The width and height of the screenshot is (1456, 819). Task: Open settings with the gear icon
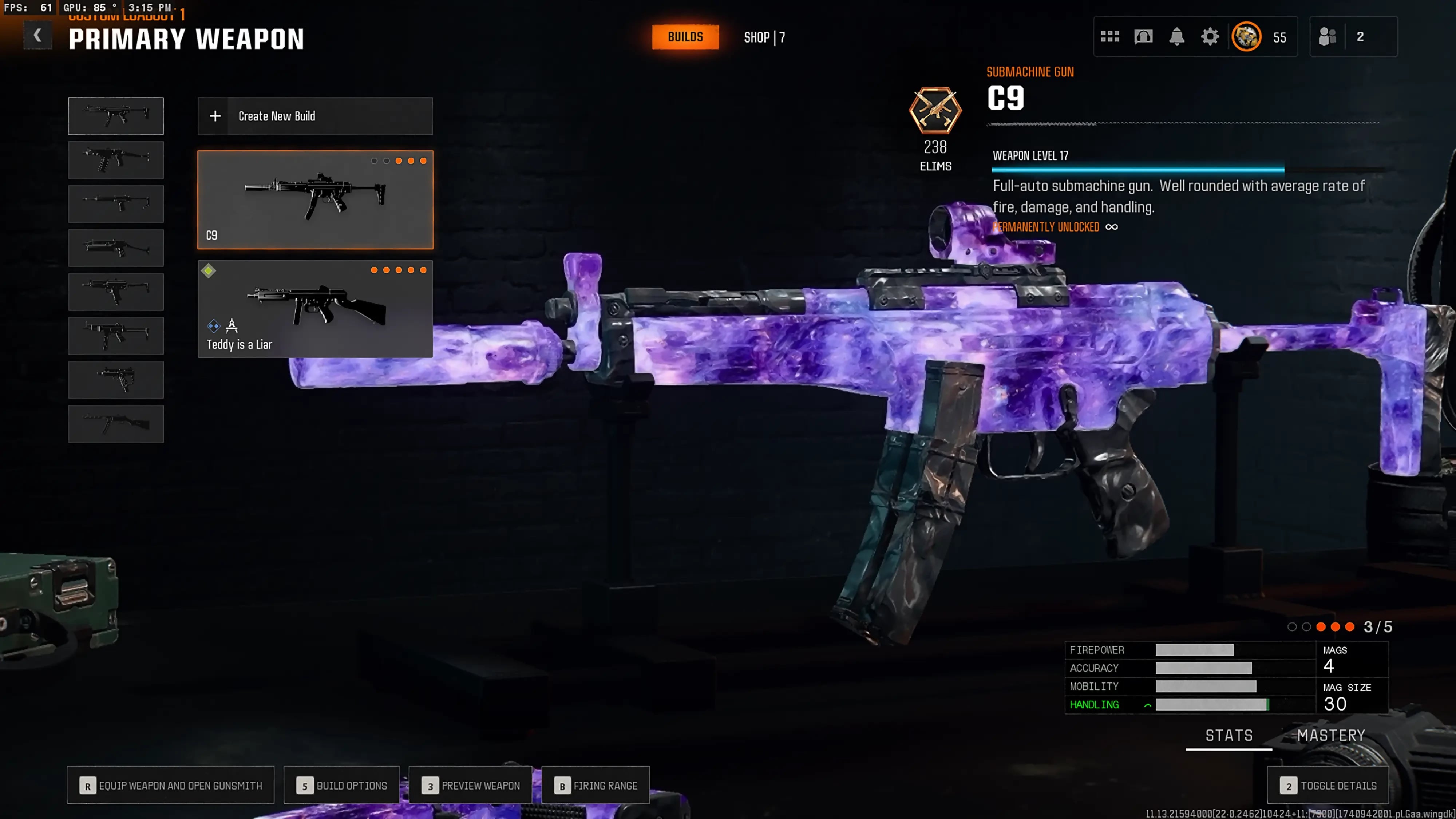(1210, 37)
